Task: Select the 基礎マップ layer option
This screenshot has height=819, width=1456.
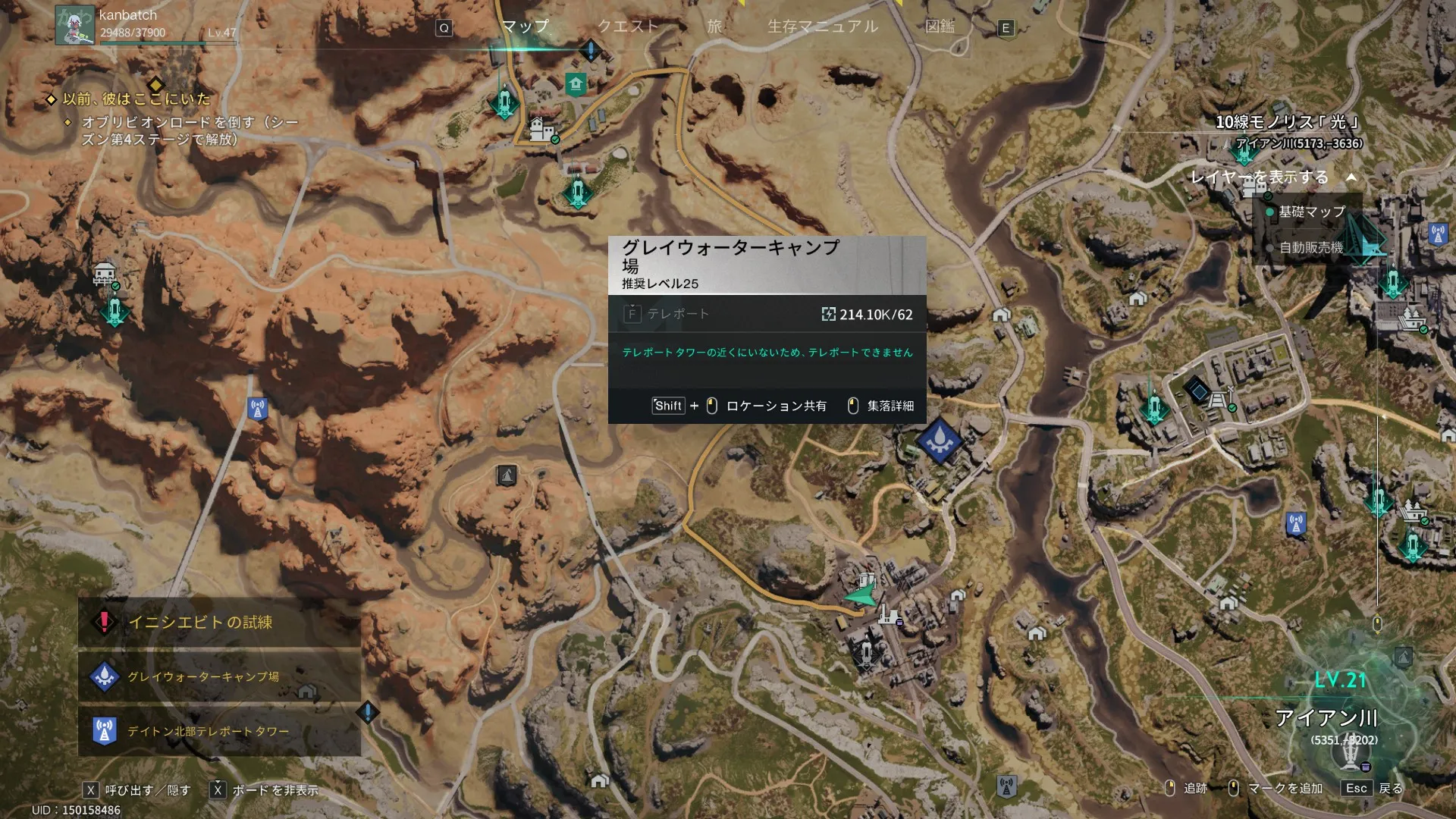Action: coord(1311,212)
